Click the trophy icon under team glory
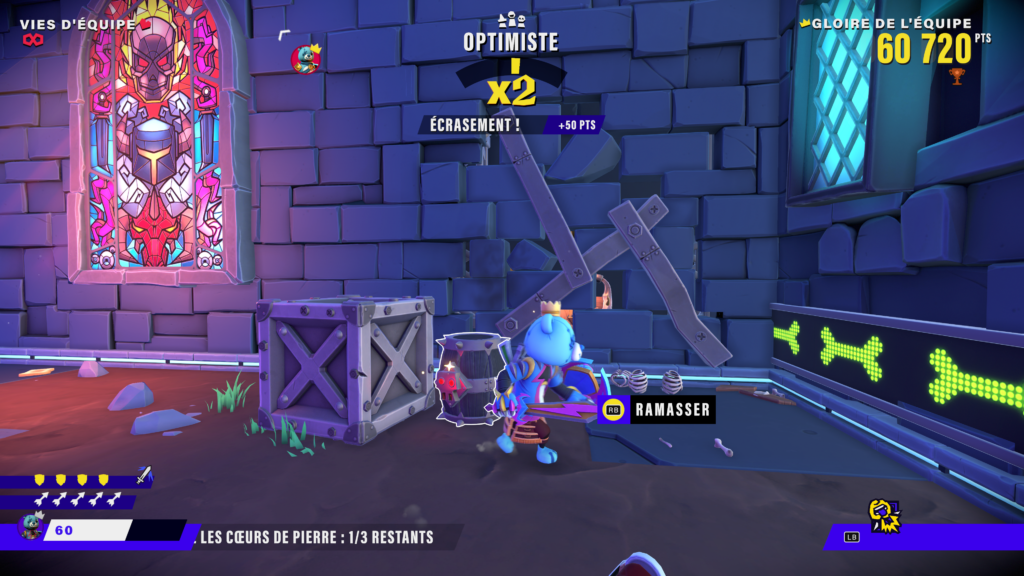1024x576 pixels. pos(957,75)
